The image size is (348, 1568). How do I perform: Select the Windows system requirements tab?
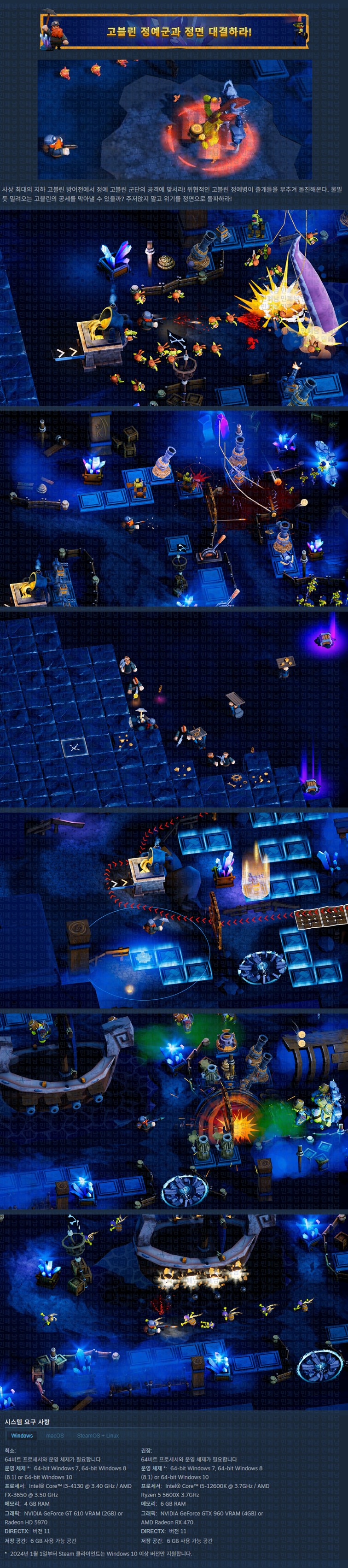pos(22,1435)
